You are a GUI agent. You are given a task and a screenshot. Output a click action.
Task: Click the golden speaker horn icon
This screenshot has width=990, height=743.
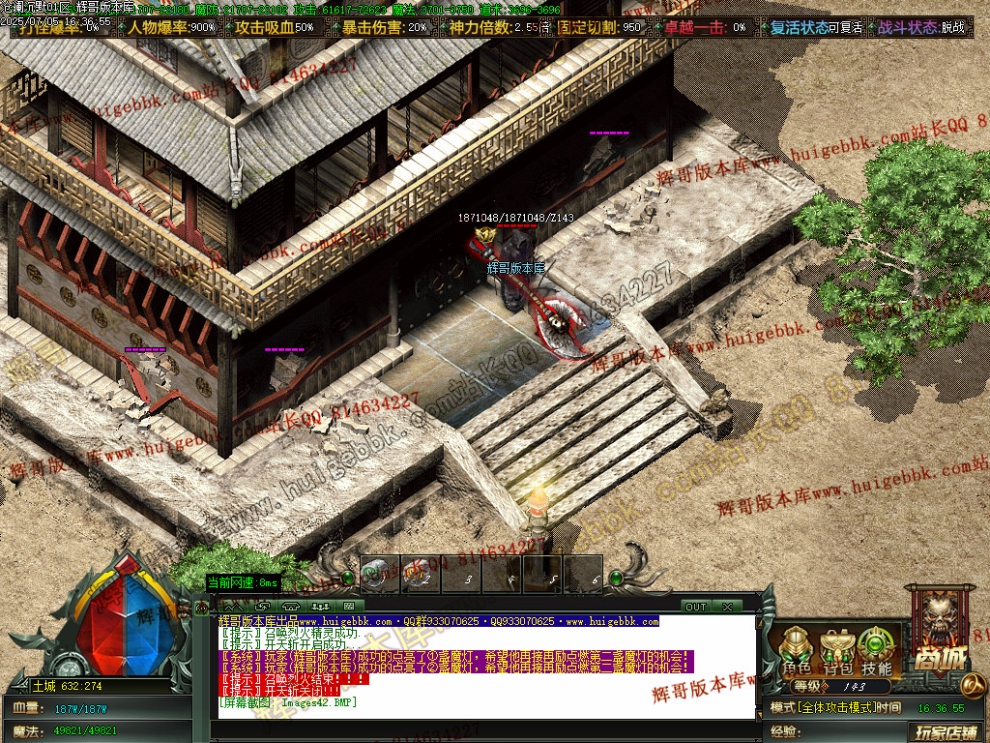pyautogui.click(x=971, y=686)
